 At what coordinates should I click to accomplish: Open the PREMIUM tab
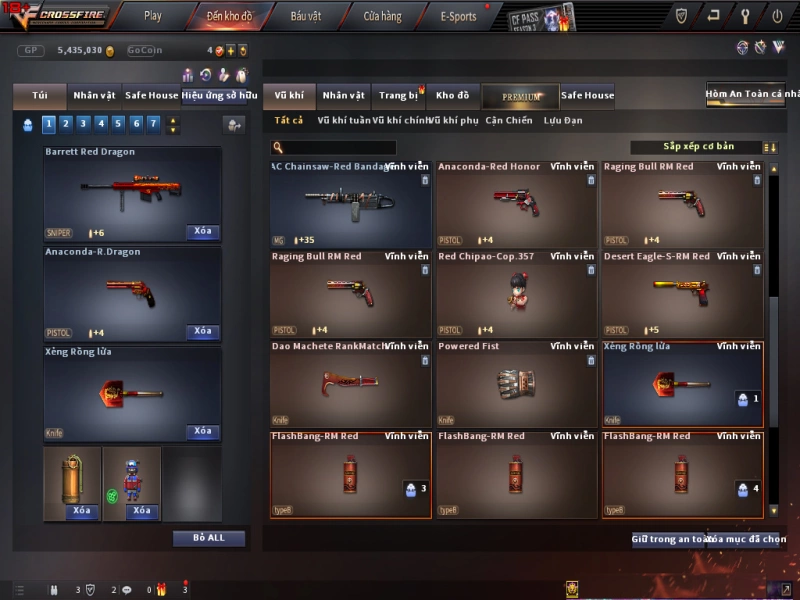(x=520, y=96)
